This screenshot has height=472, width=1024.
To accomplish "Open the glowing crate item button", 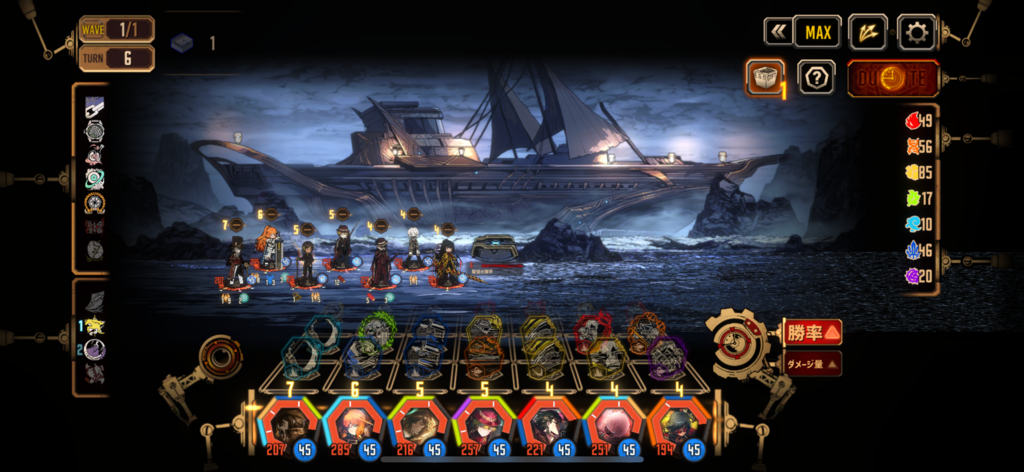I will [764, 77].
